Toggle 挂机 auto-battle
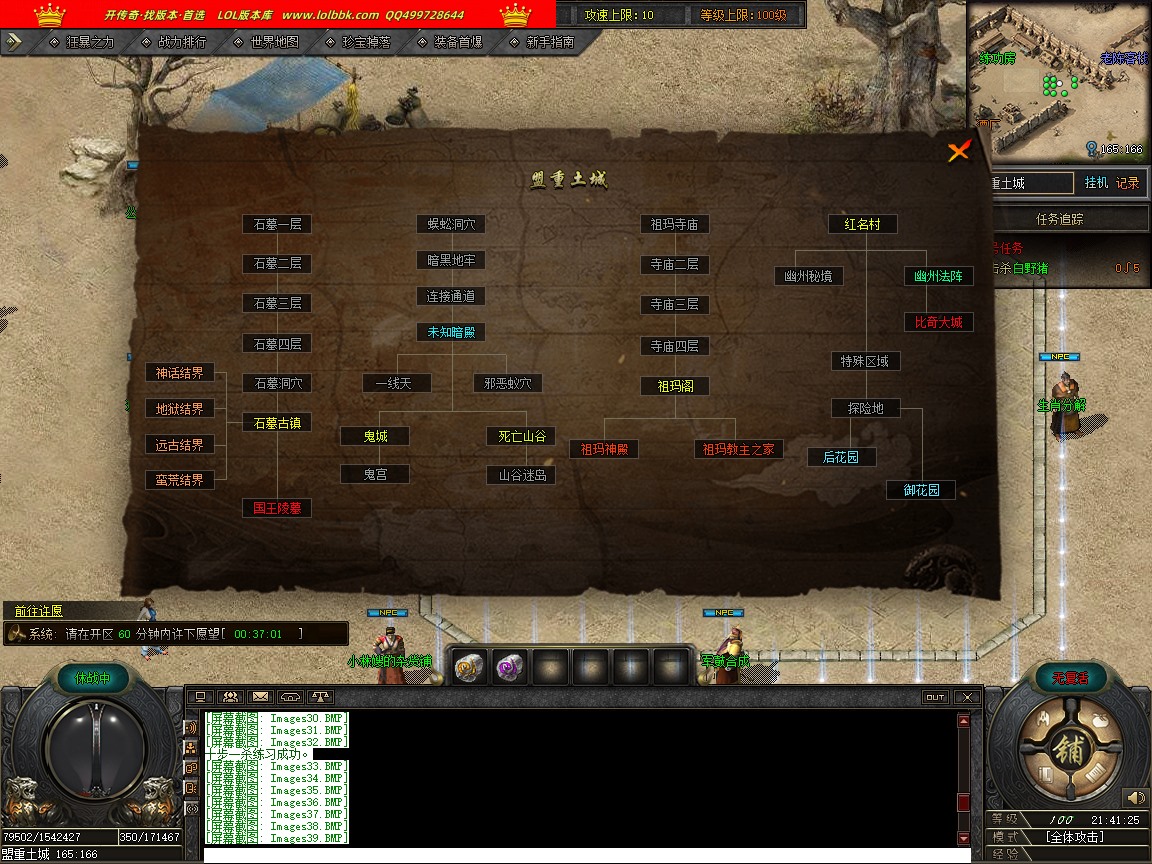The image size is (1152, 864). 1096,183
